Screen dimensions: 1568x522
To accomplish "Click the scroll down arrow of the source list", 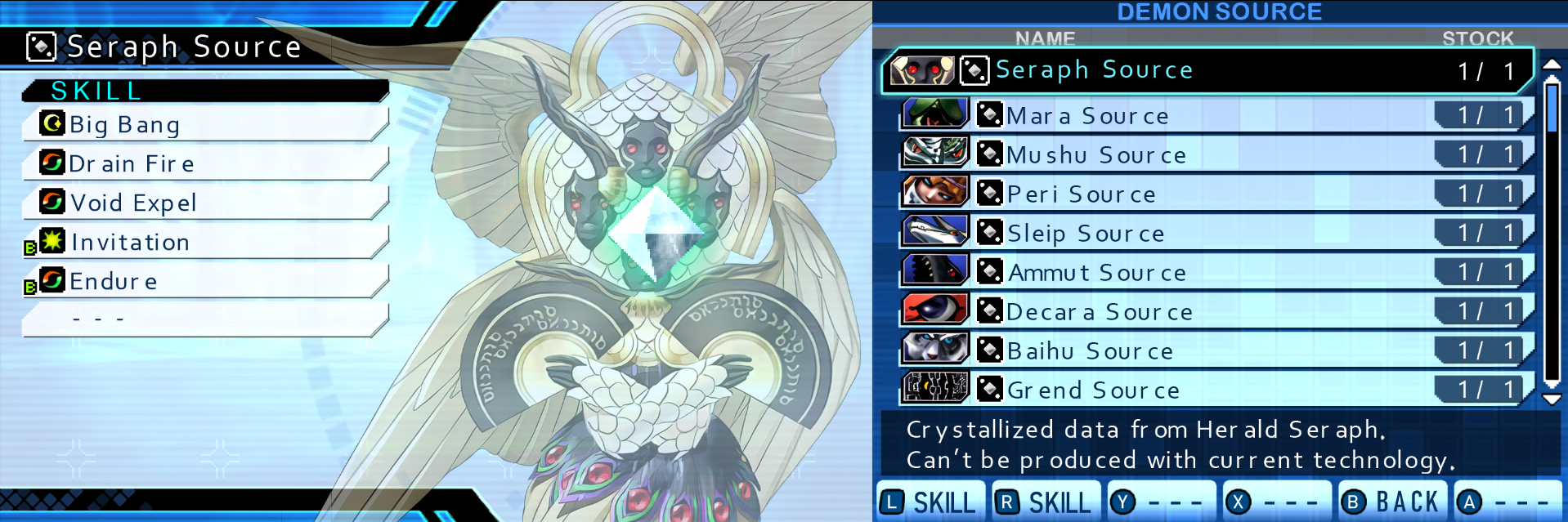I will pyautogui.click(x=1552, y=399).
